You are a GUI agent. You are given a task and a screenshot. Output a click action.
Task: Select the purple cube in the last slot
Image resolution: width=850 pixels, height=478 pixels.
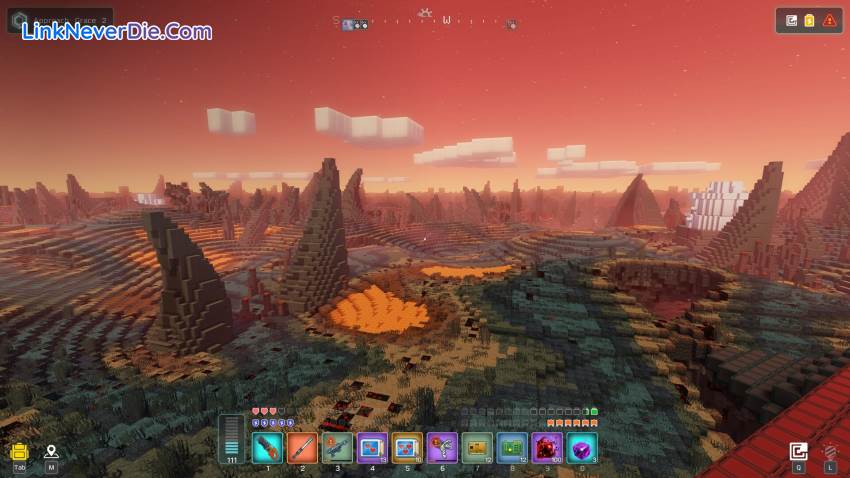(x=582, y=447)
